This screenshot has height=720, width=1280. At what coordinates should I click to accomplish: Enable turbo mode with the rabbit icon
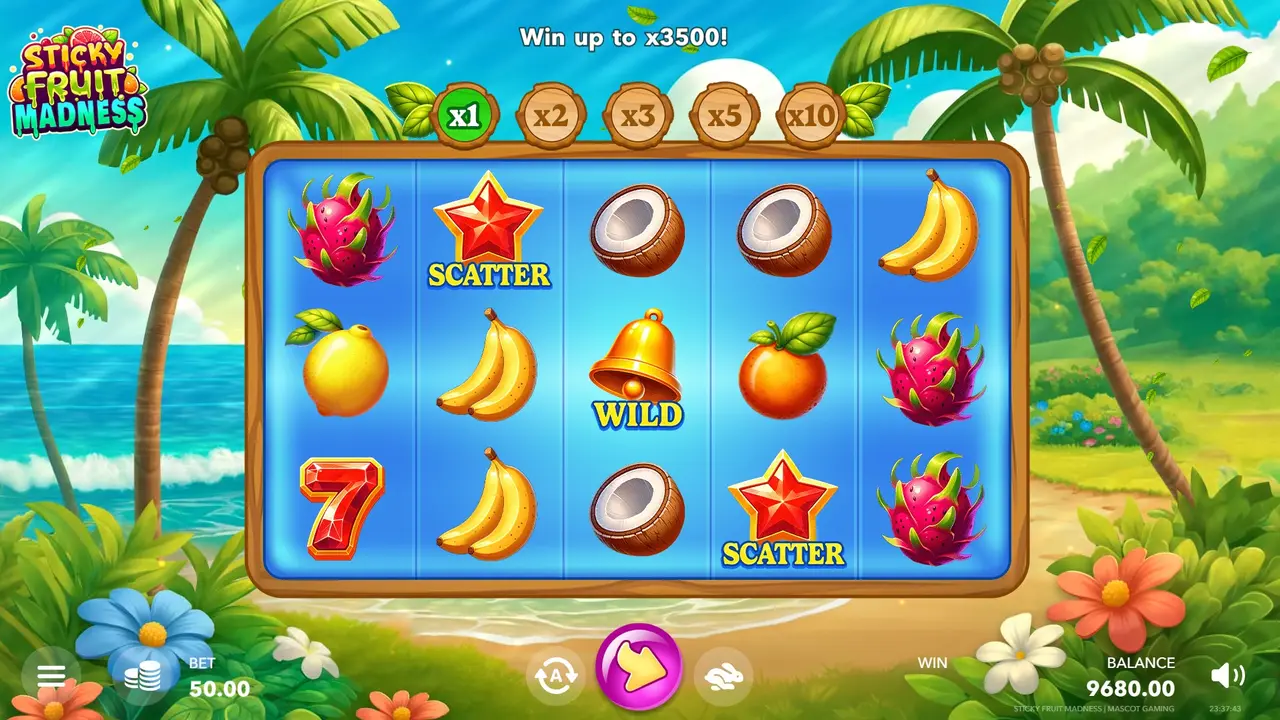coord(723,675)
